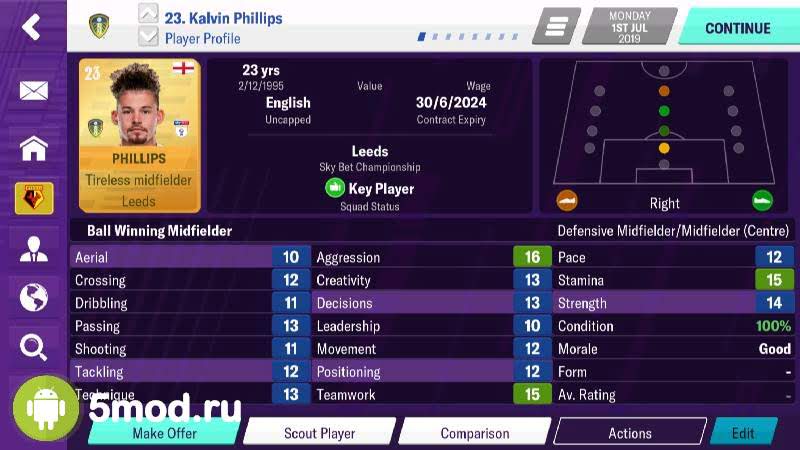
Task: Open the player Comparison
Action: pyautogui.click(x=475, y=433)
